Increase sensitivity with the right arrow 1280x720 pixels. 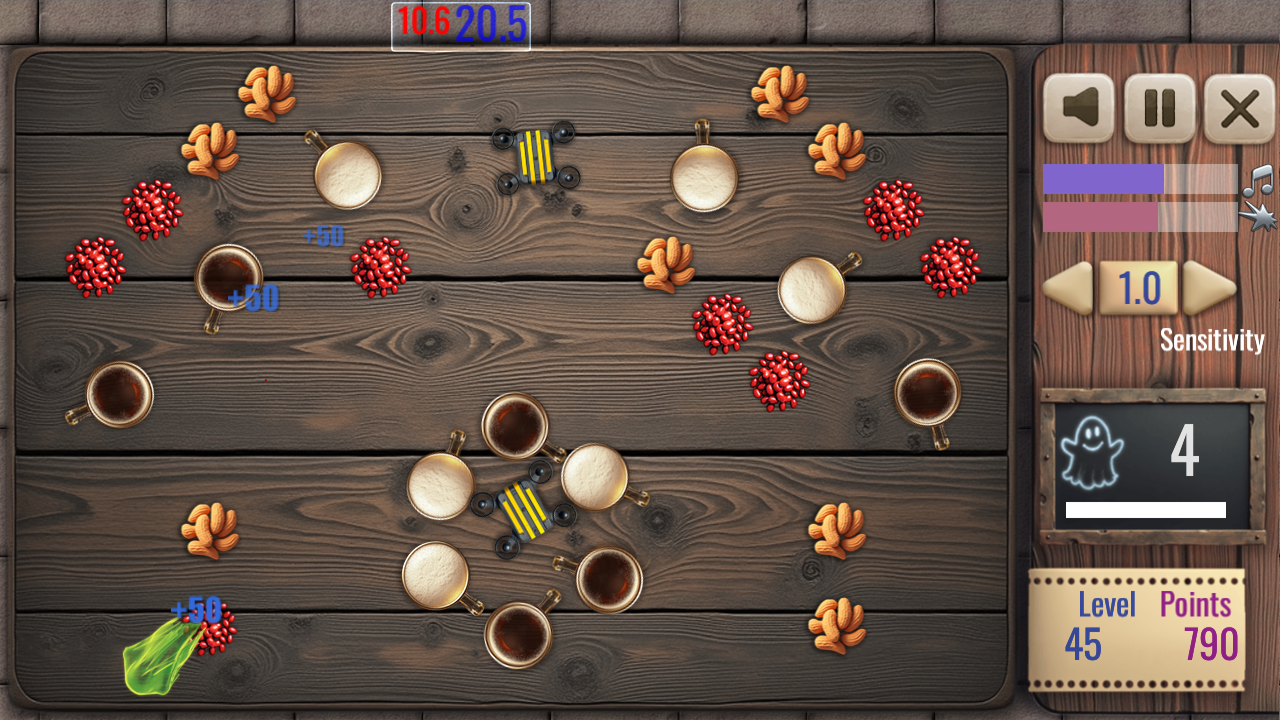click(x=1208, y=289)
